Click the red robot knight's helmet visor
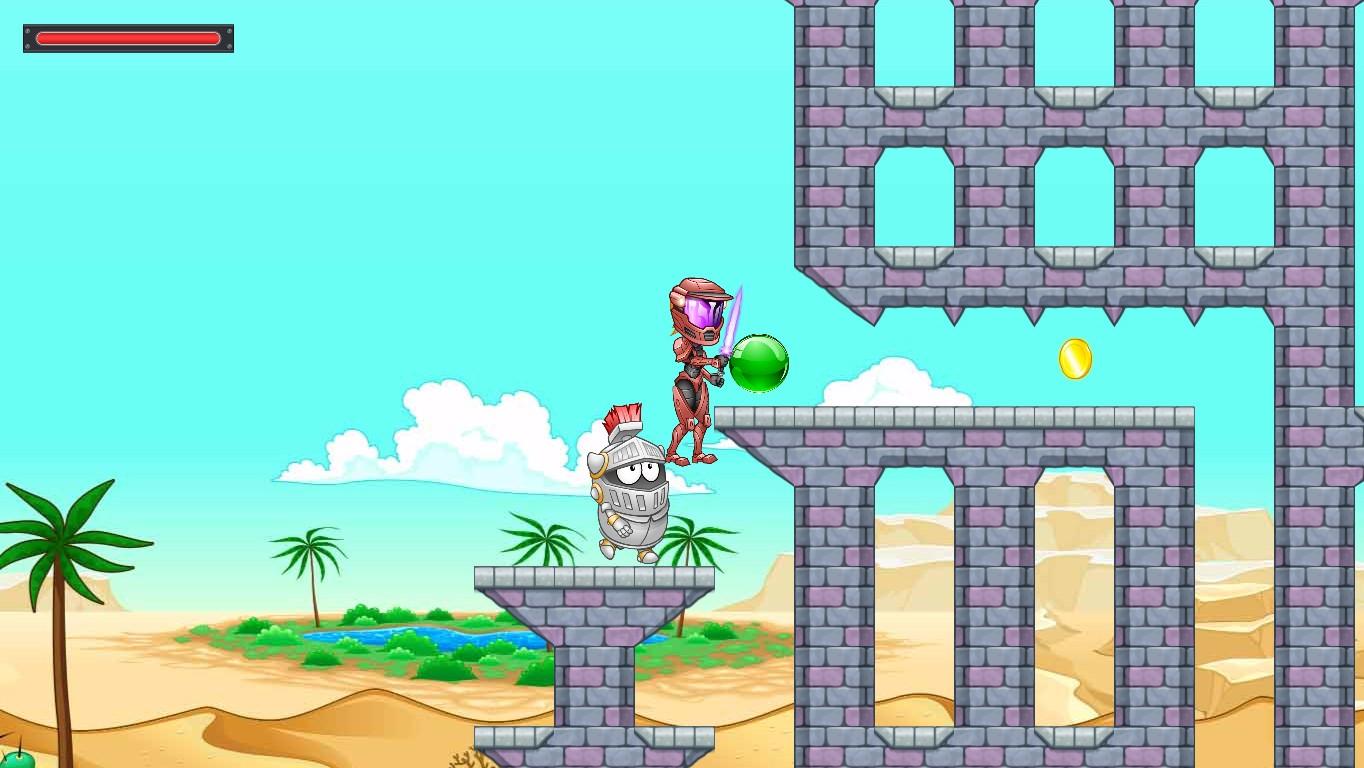 tap(702, 310)
